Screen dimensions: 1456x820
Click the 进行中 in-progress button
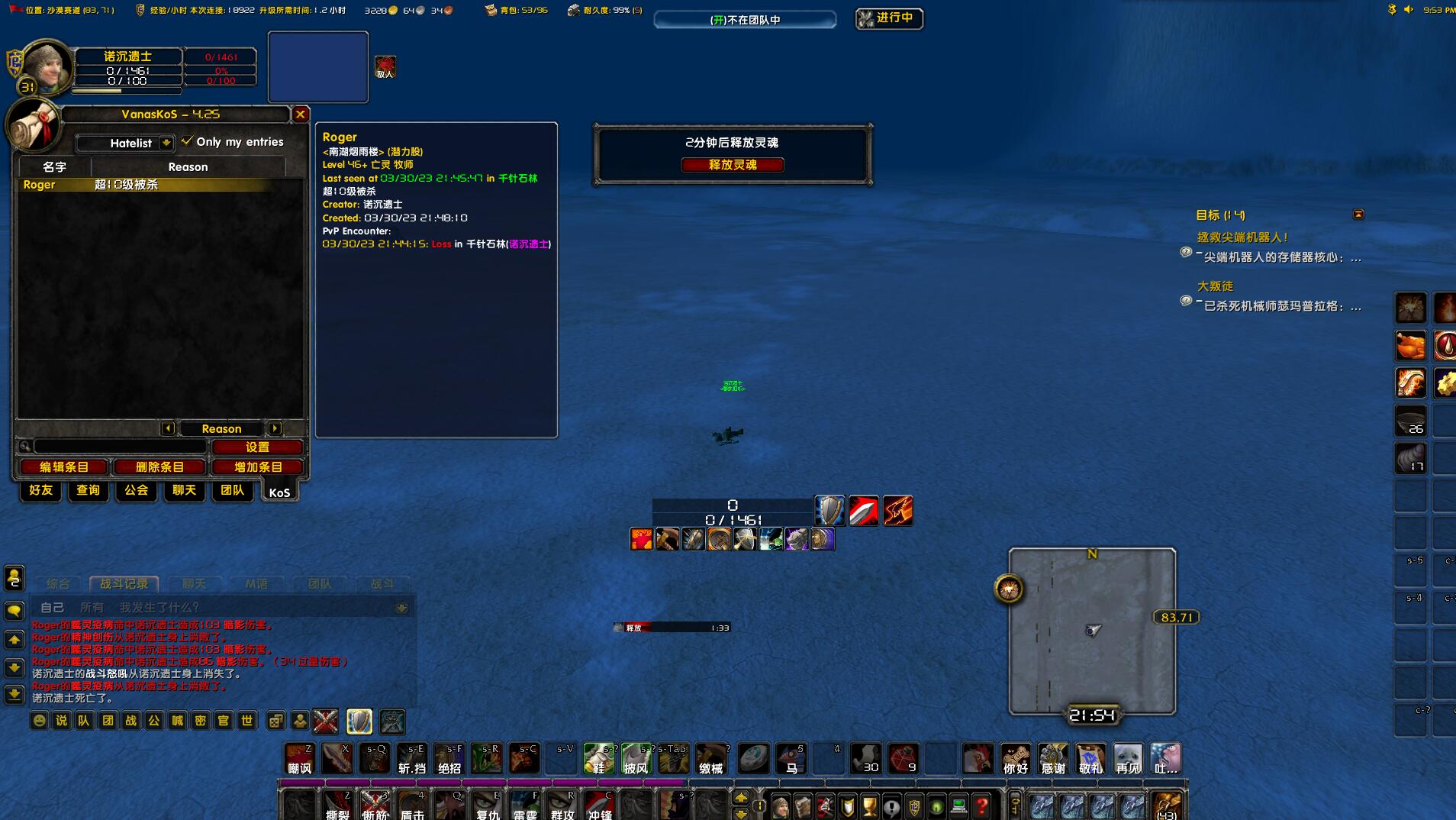889,18
